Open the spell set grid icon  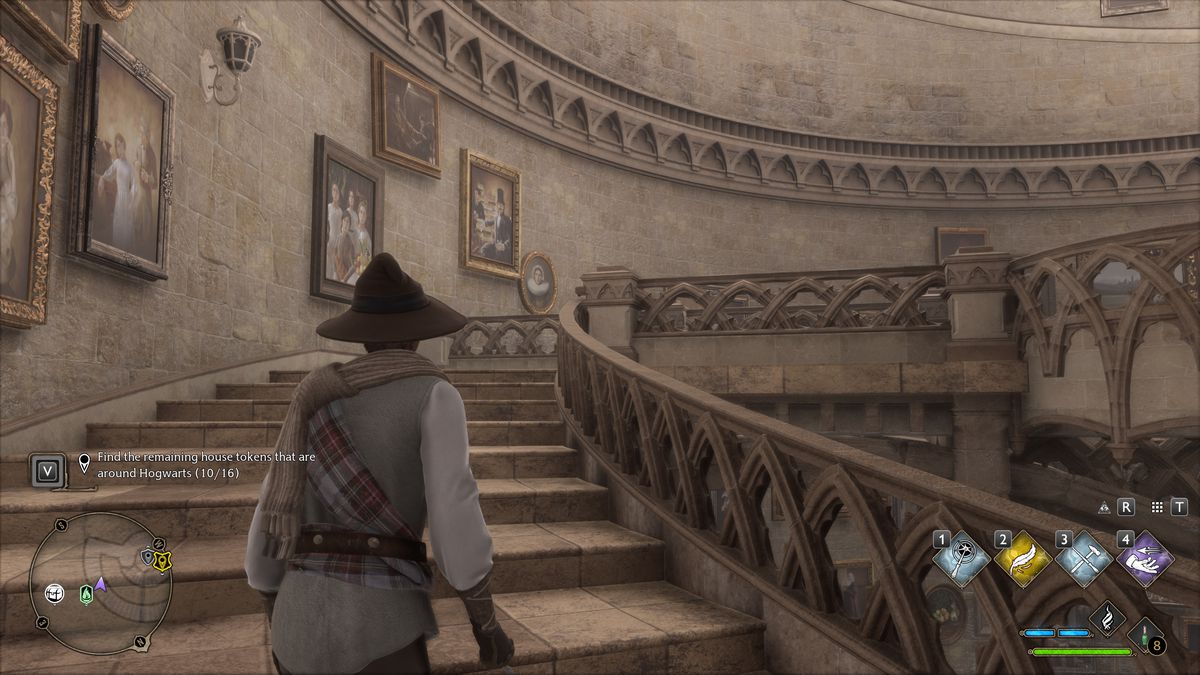click(x=1157, y=507)
